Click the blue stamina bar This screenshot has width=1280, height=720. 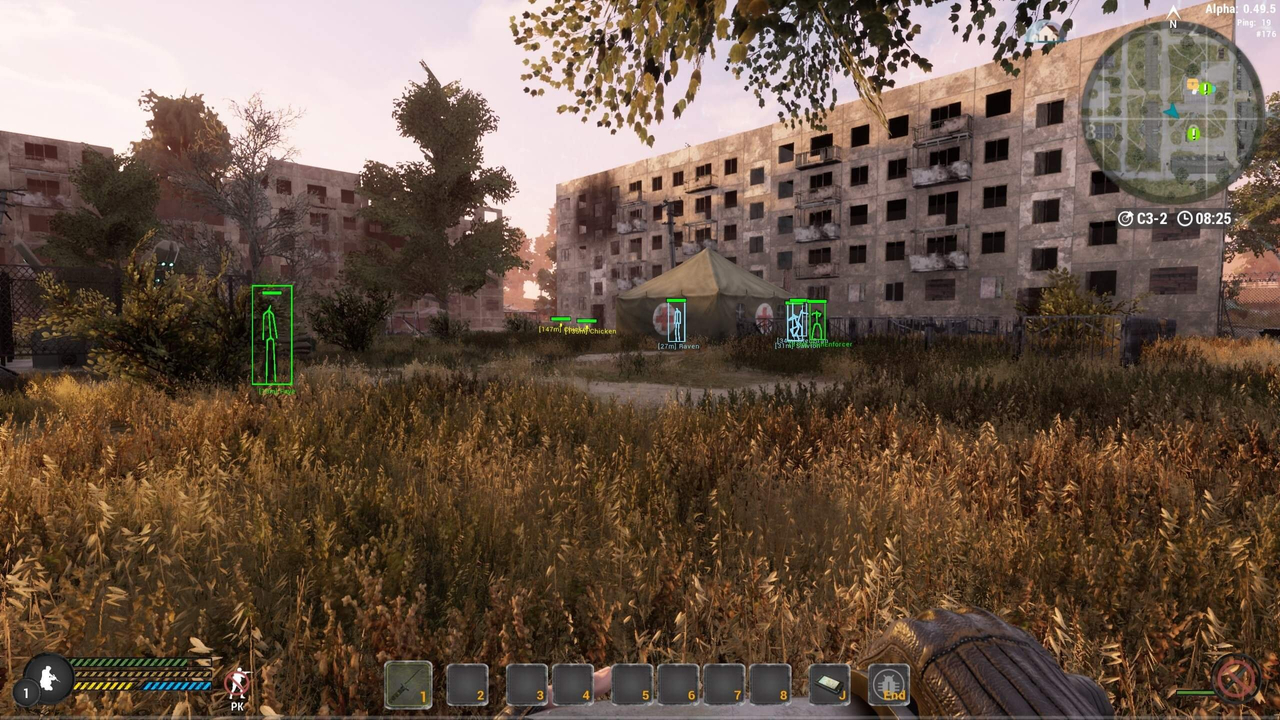(x=177, y=685)
